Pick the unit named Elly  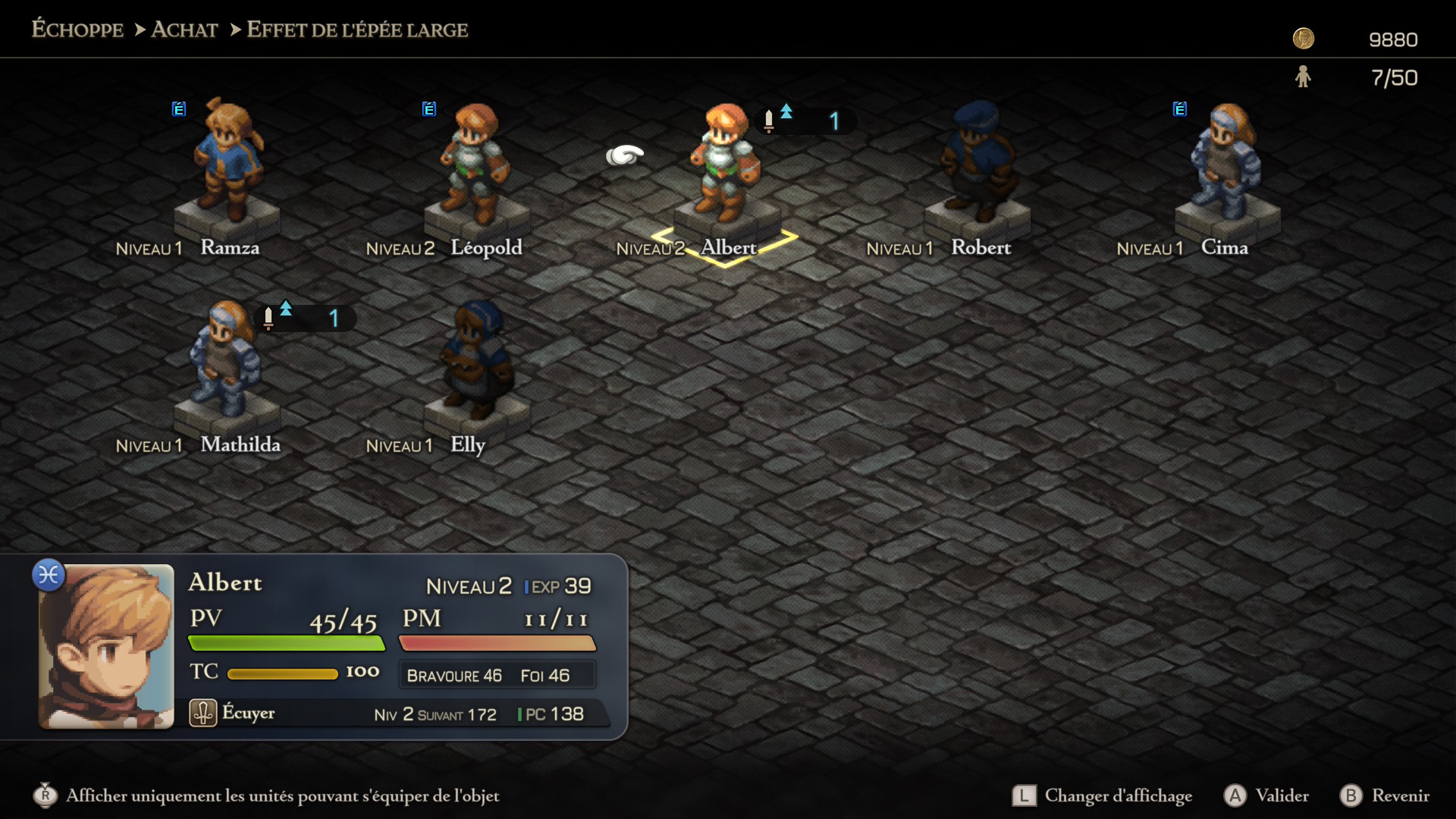pyautogui.click(x=476, y=360)
